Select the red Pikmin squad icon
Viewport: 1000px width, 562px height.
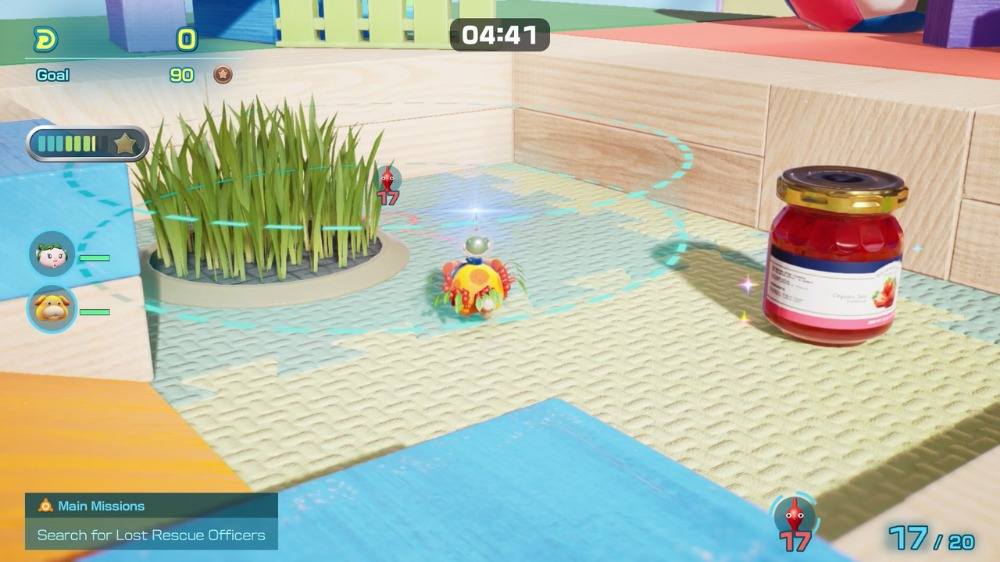click(x=794, y=517)
